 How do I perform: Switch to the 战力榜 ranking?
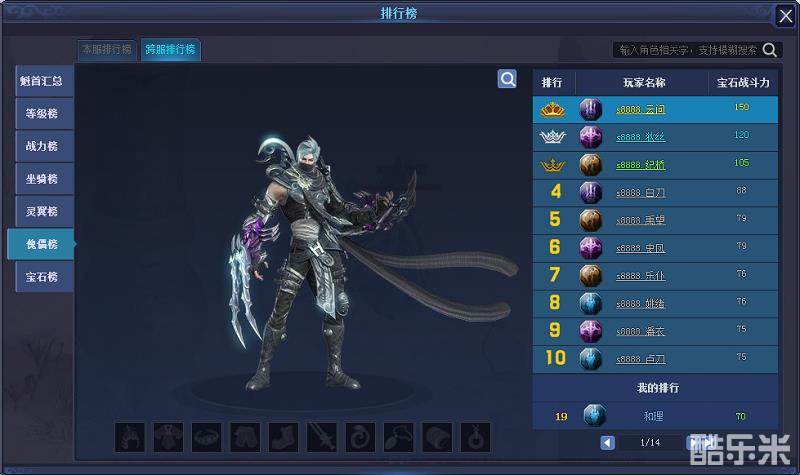(x=41, y=146)
